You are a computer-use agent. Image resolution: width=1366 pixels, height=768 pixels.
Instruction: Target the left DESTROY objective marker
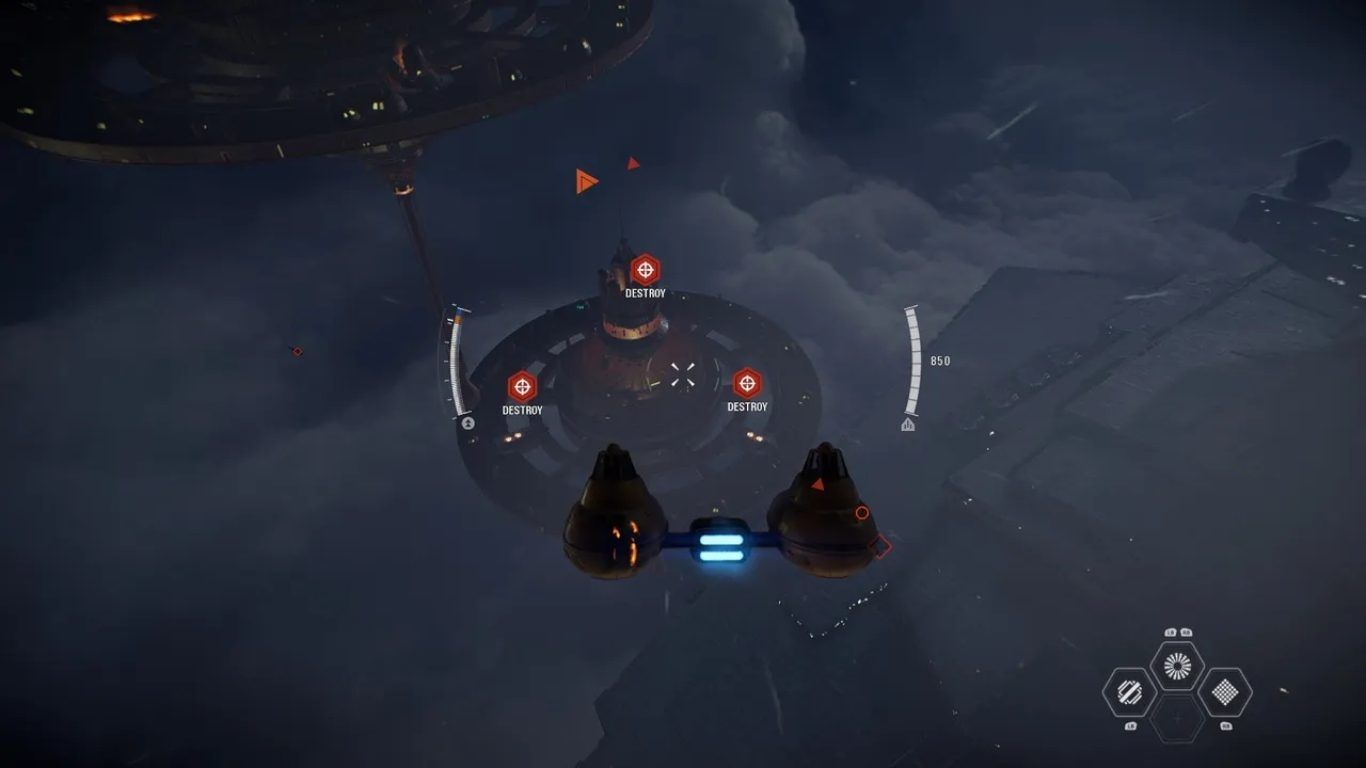(522, 387)
